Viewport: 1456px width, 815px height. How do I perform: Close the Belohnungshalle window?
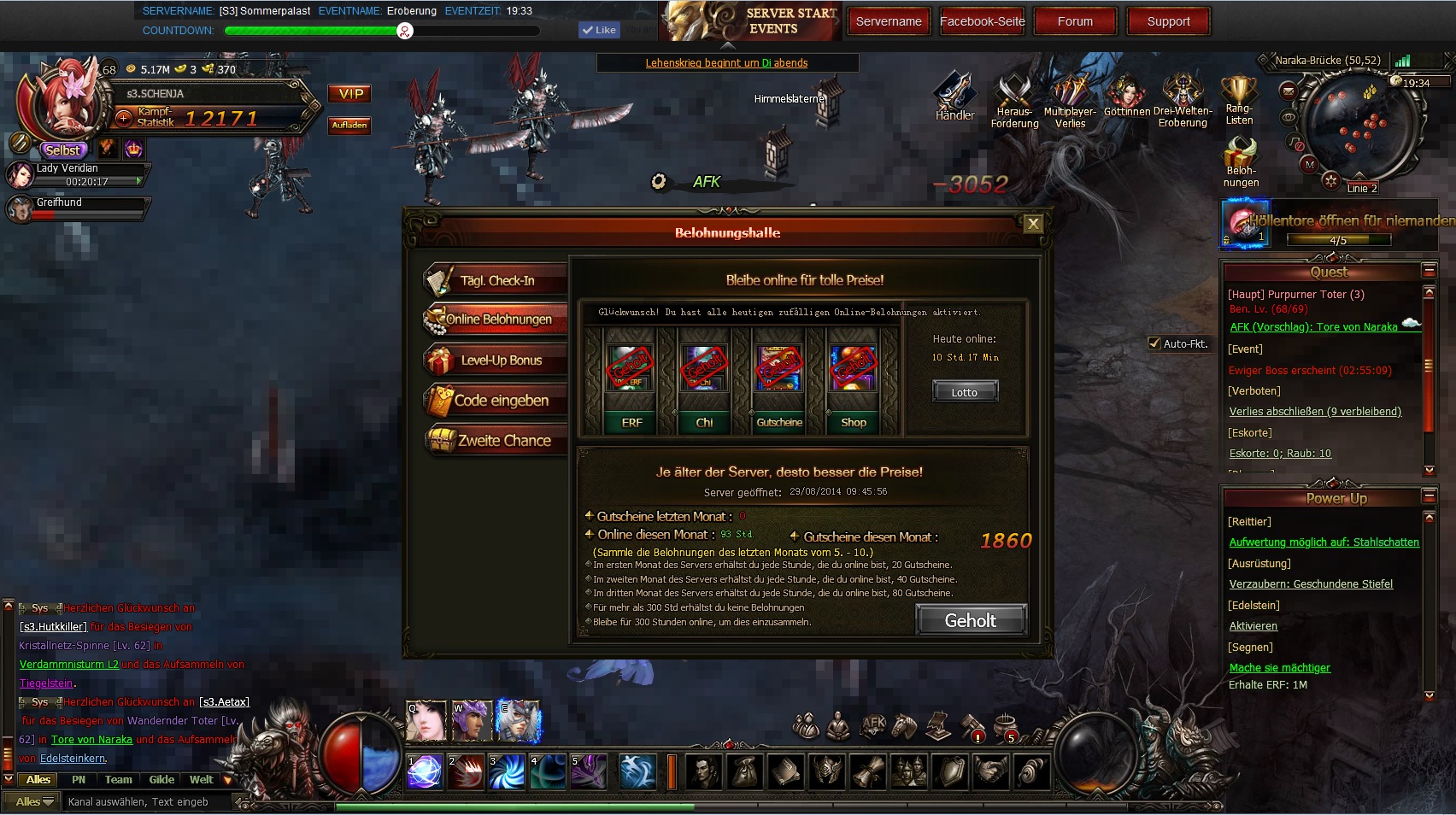point(1033,224)
